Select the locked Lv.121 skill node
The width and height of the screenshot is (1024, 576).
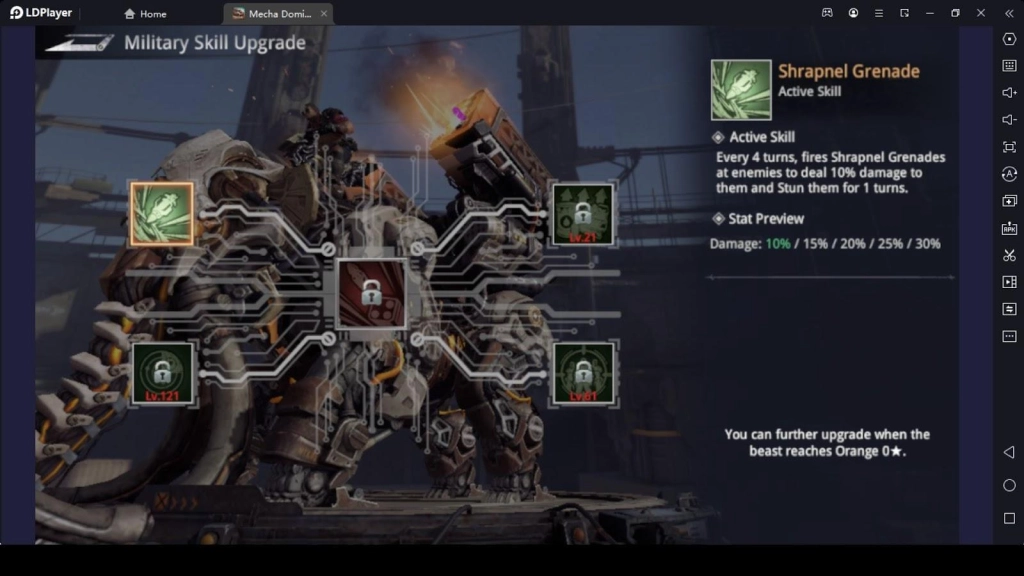[162, 373]
